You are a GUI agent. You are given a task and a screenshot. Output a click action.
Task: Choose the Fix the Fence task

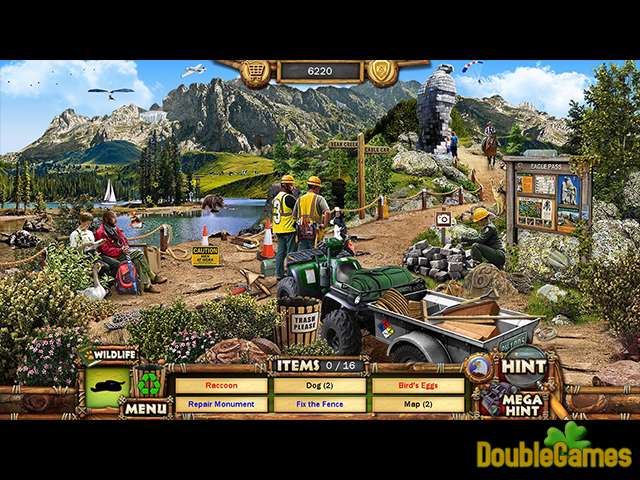click(x=320, y=405)
